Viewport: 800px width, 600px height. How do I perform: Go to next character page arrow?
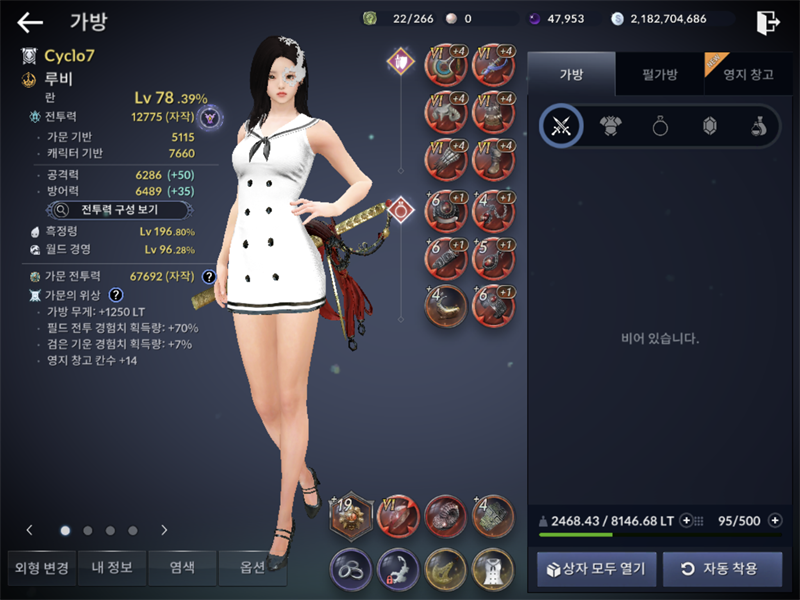tap(164, 530)
